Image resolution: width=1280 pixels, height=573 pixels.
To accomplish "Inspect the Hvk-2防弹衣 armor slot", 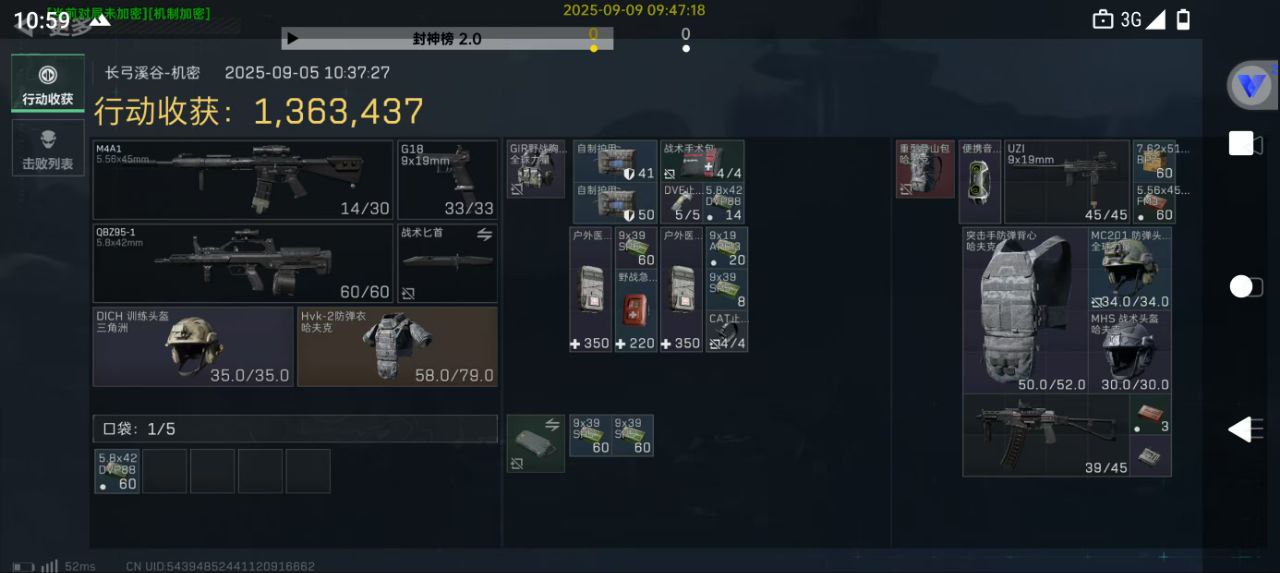I will click(397, 346).
